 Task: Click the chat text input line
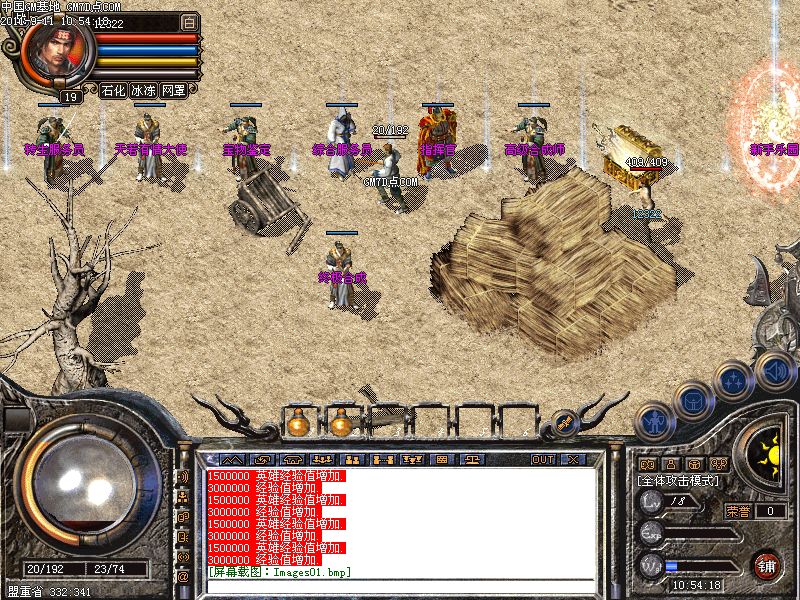(x=400, y=572)
